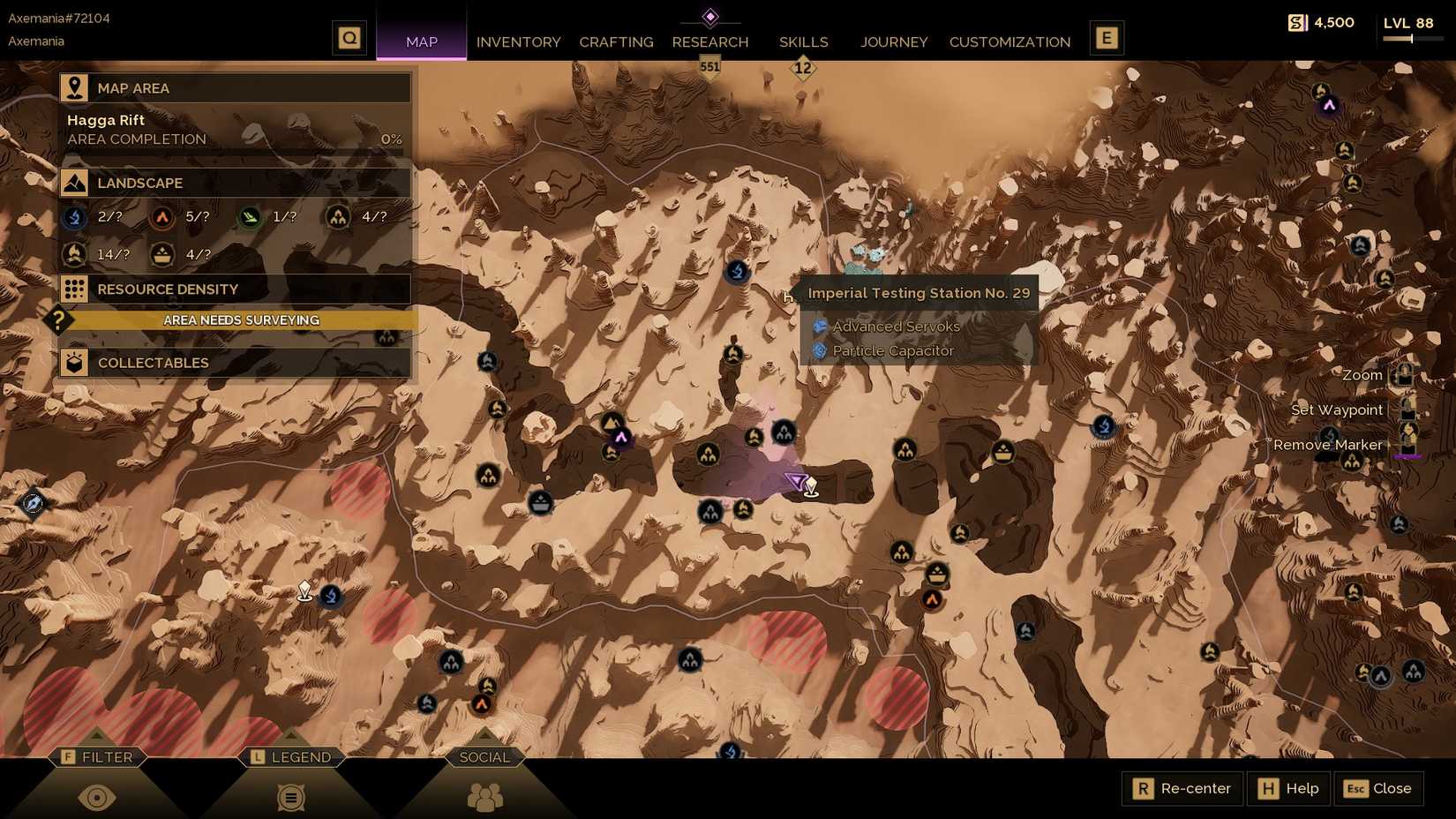Expand the Legend panel chevron

[x=291, y=756]
